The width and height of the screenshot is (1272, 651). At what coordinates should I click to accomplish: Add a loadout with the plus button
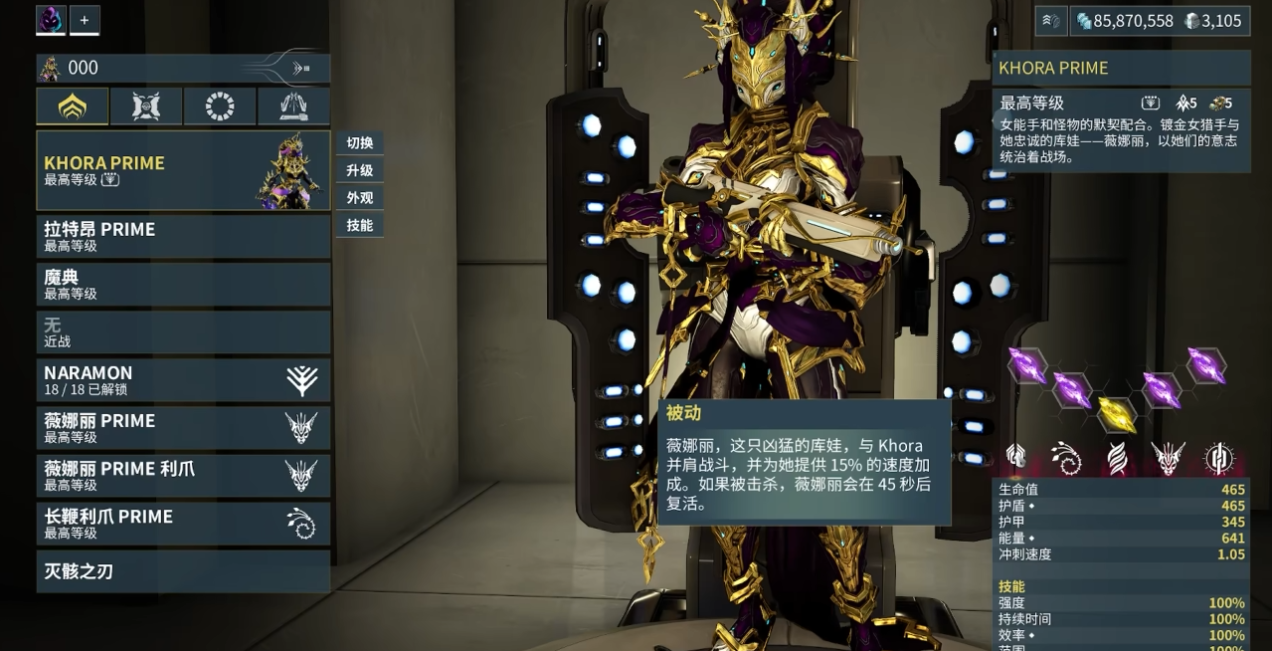pyautogui.click(x=84, y=20)
